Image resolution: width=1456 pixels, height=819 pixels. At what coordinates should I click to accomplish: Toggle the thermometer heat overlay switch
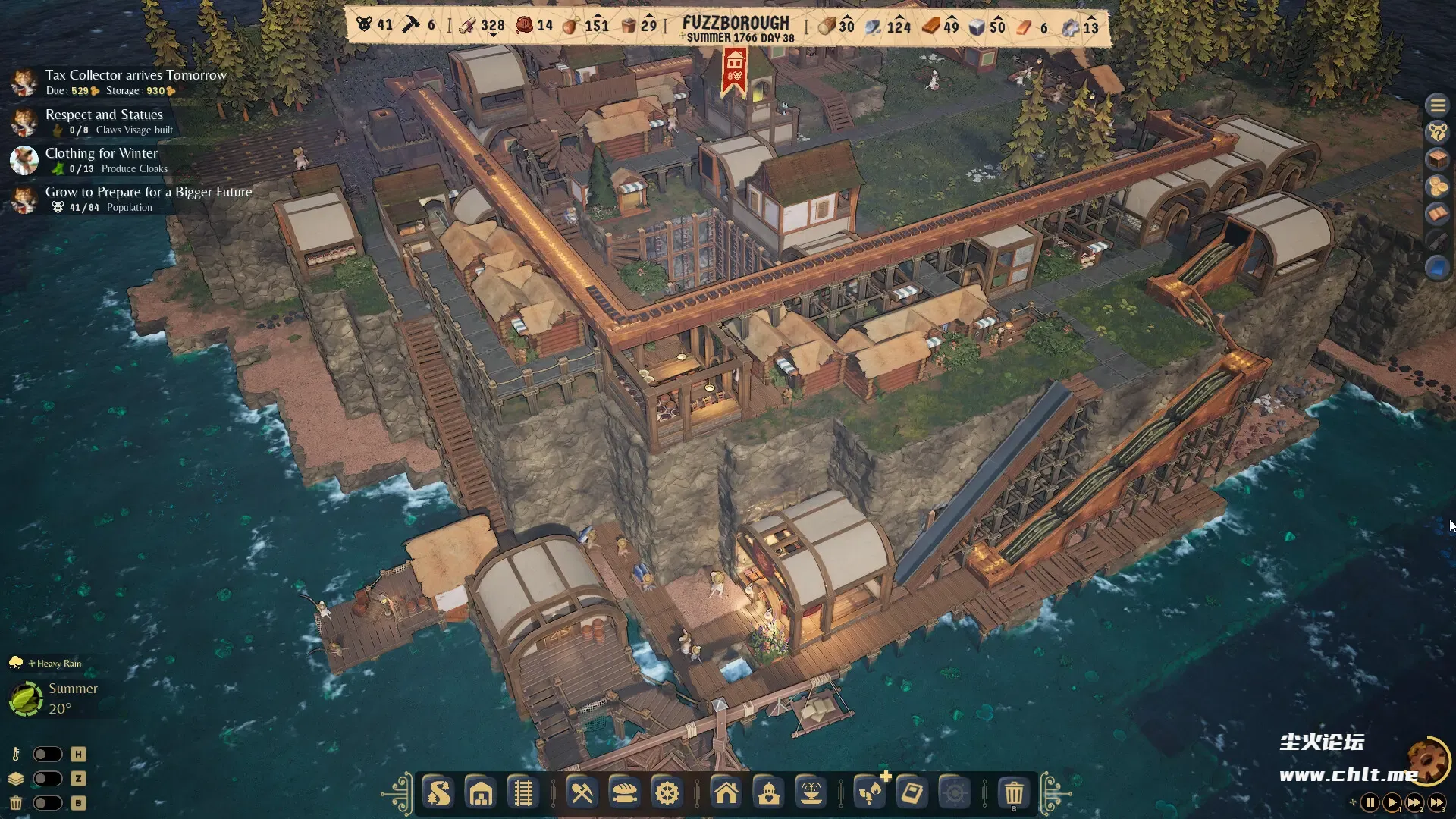point(47,754)
